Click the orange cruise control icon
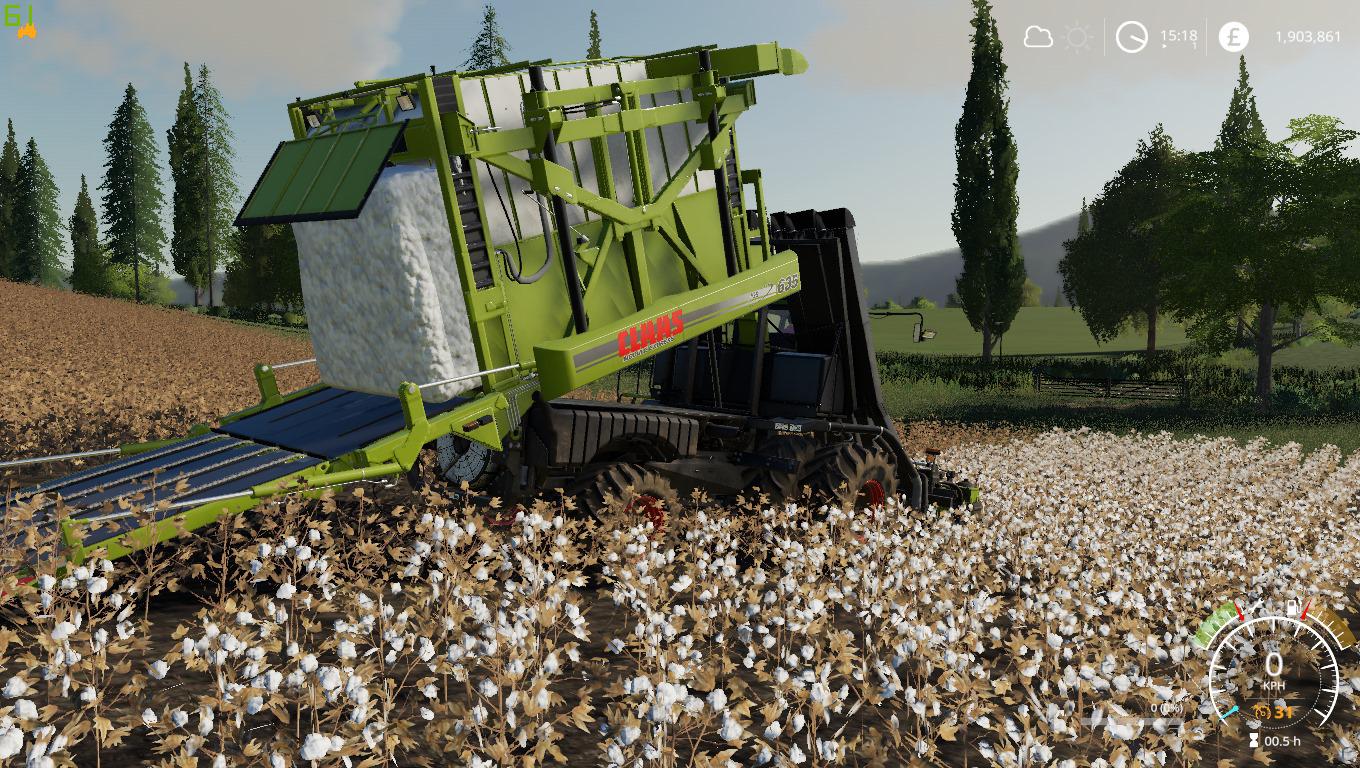1360x768 pixels. coord(1262,712)
